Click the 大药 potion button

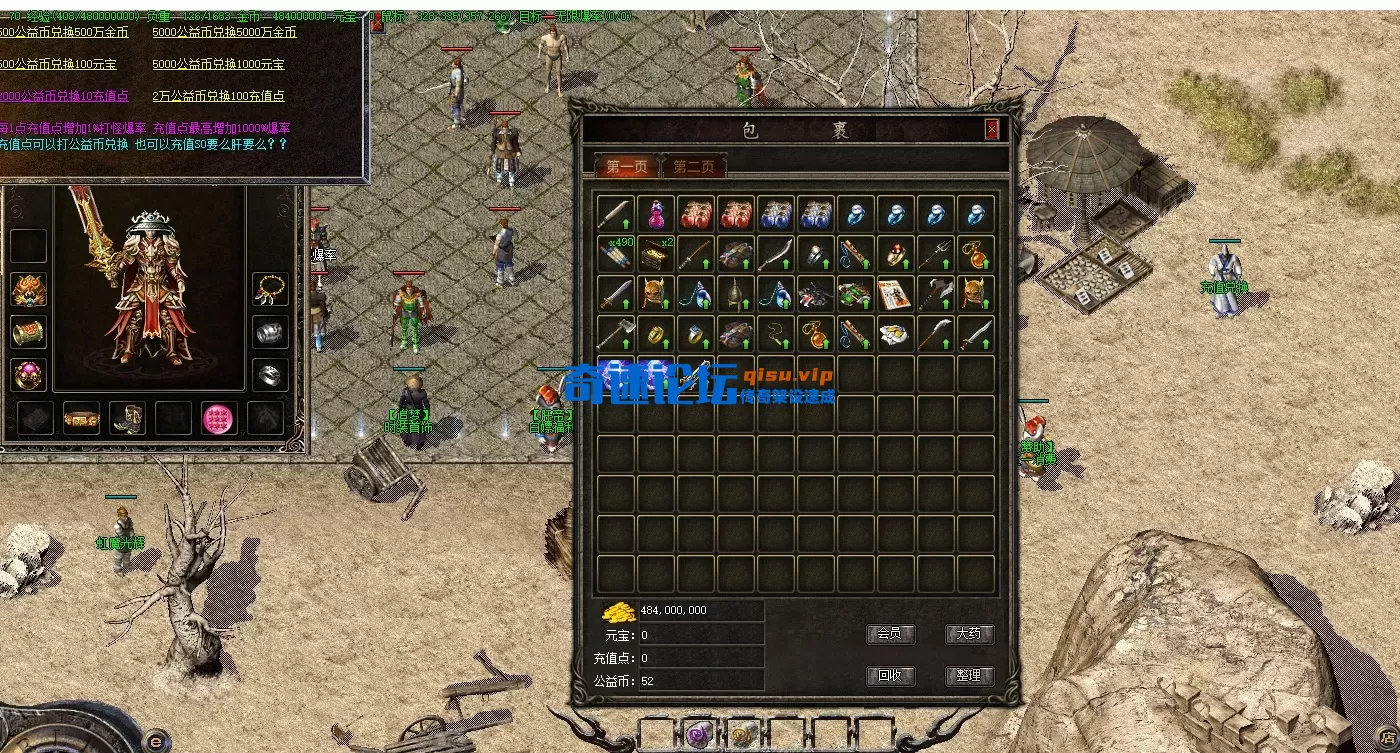pyautogui.click(x=968, y=634)
